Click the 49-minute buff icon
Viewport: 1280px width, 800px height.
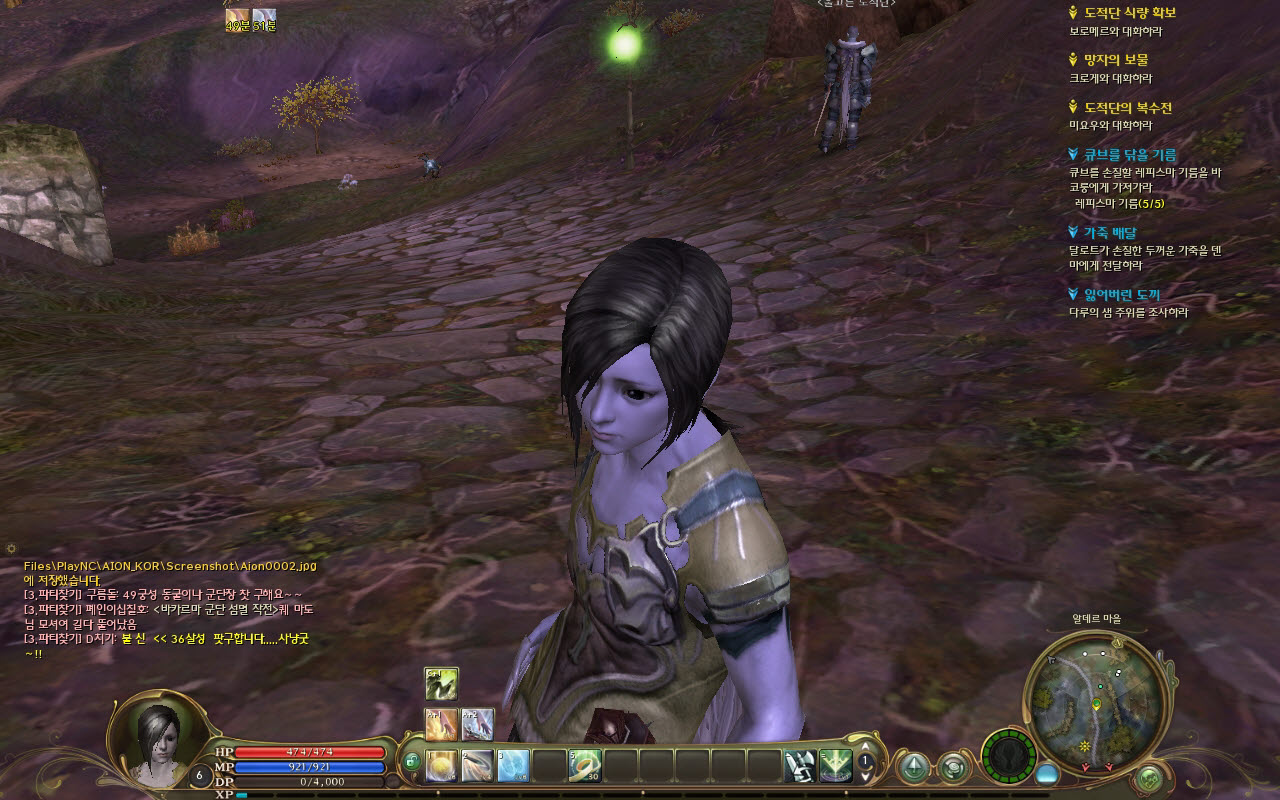237,14
